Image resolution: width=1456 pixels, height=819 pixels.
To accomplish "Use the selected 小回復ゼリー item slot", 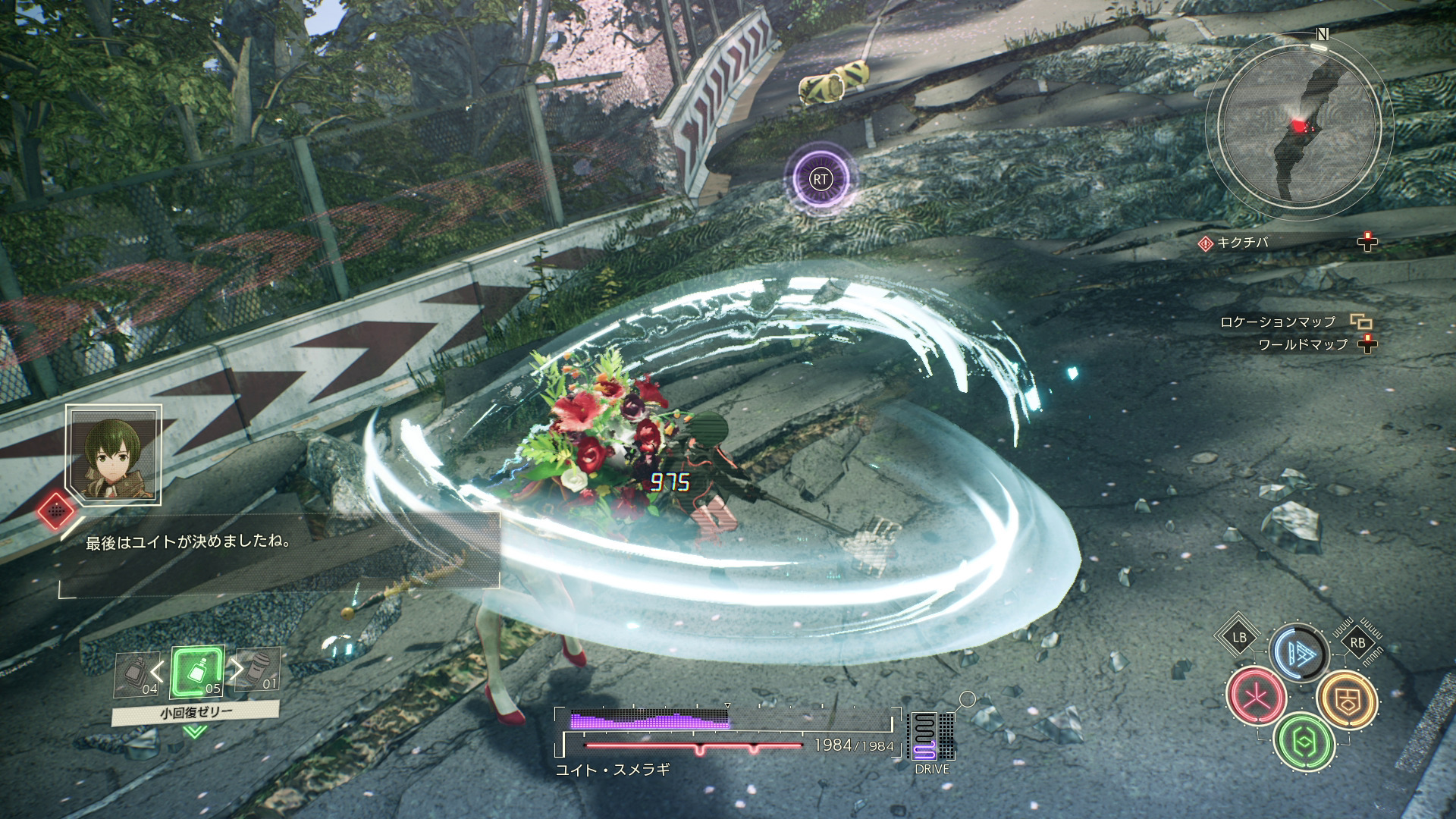I will point(197,672).
